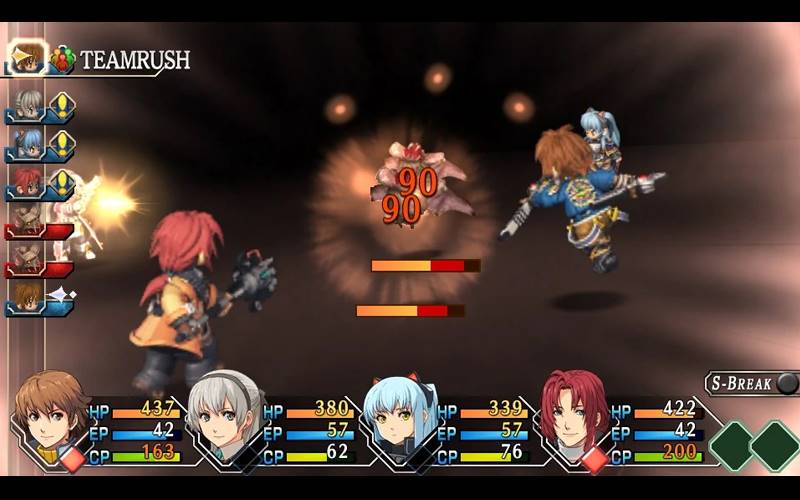Choose the red-haired man's turn order icon
Image resolution: width=800 pixels, height=500 pixels.
pos(28,184)
